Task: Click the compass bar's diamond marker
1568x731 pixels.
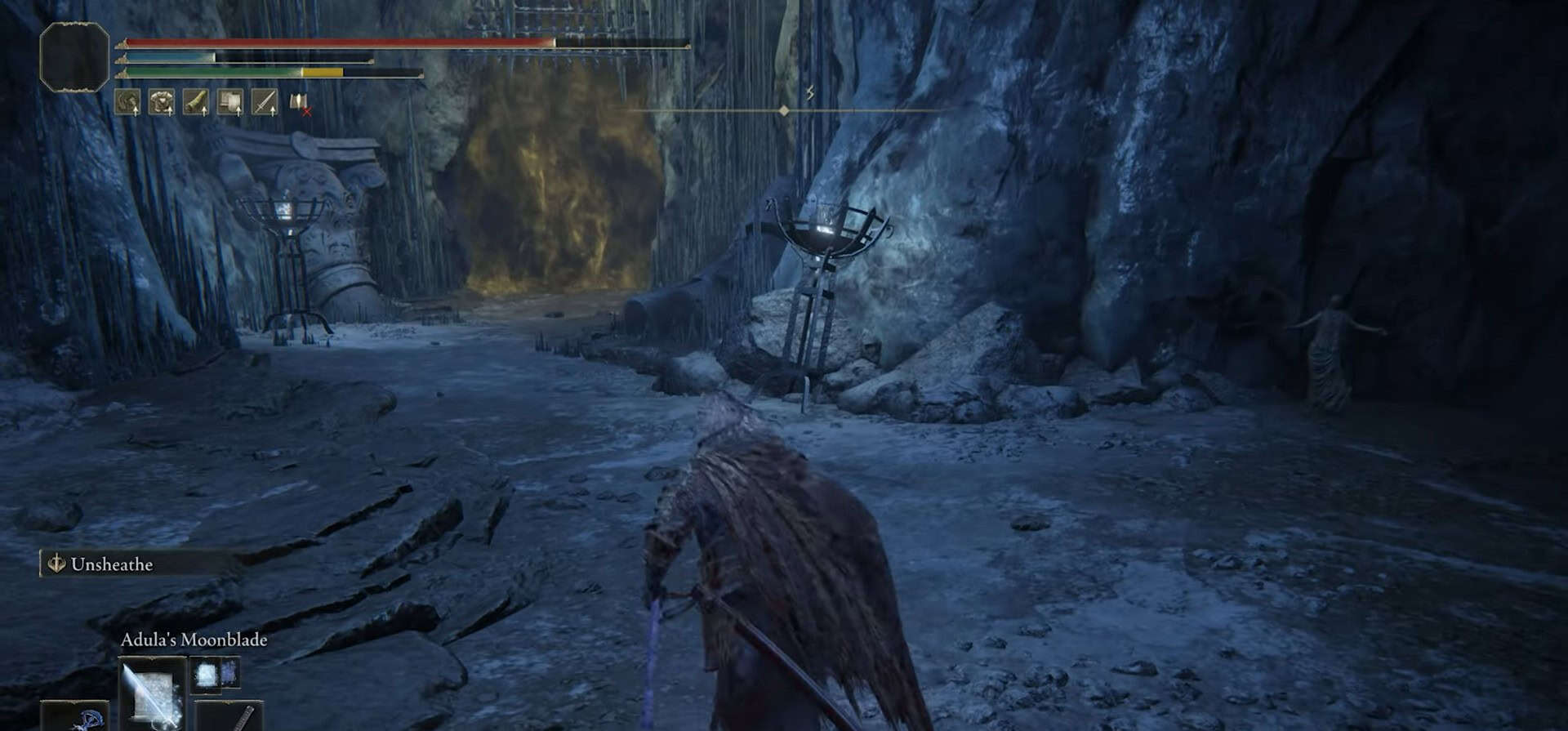Action: pos(784,110)
